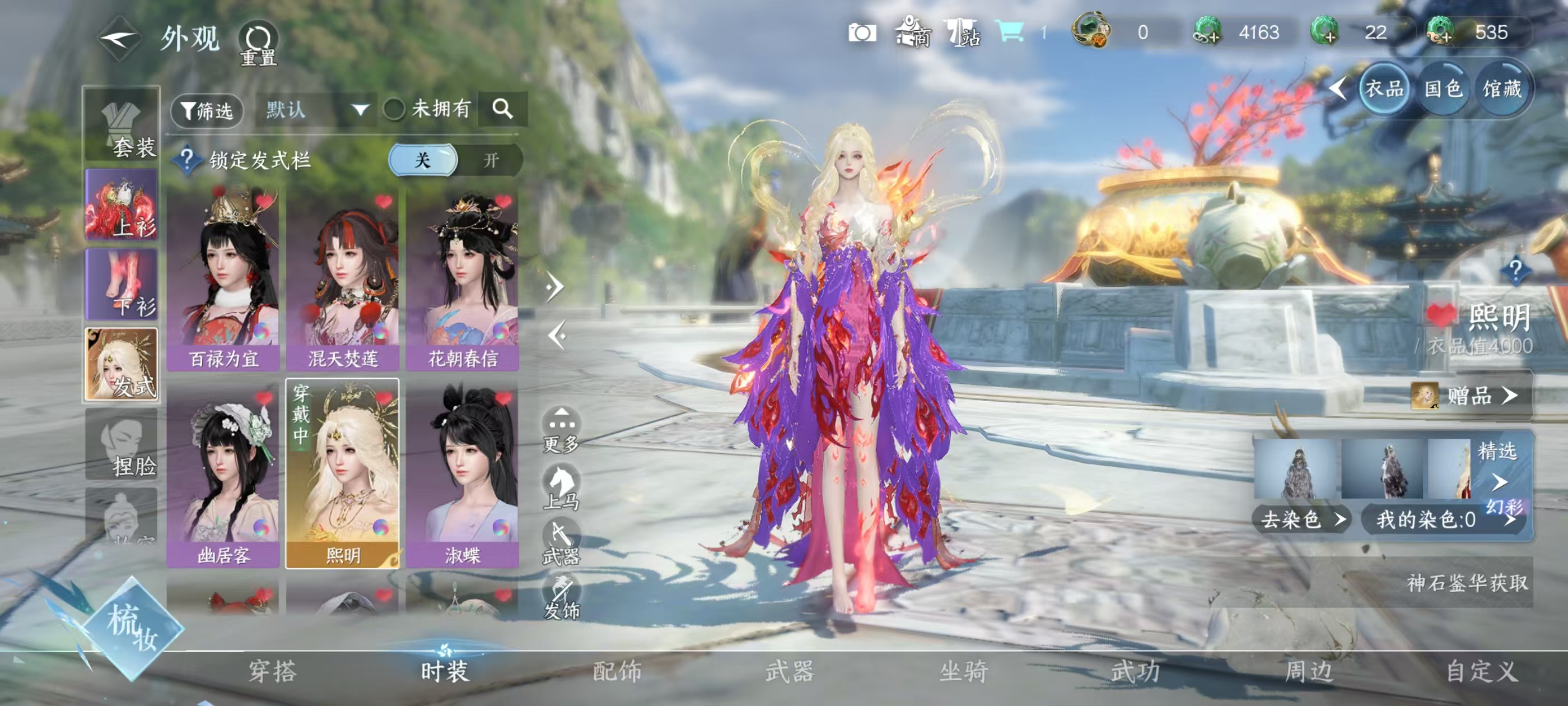
Task: Reset appearance with the 重置 button
Action: tap(258, 43)
